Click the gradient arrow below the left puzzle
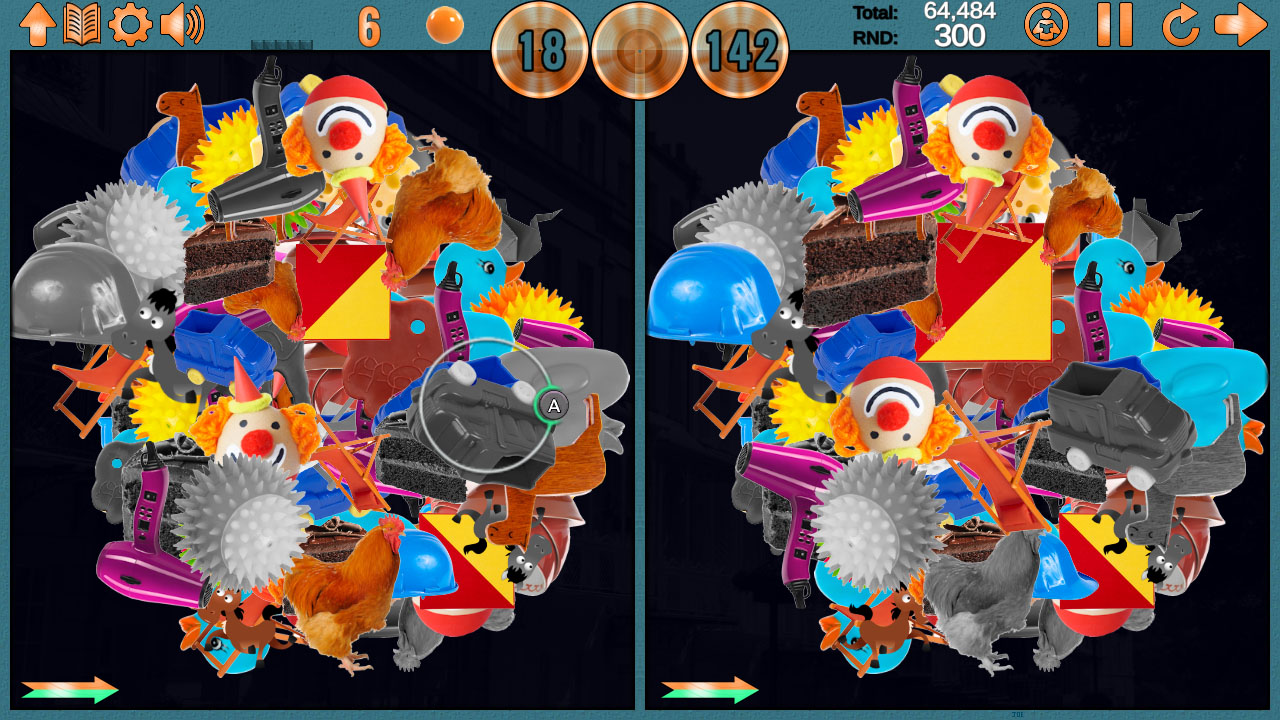The height and width of the screenshot is (720, 1280). coord(70,688)
